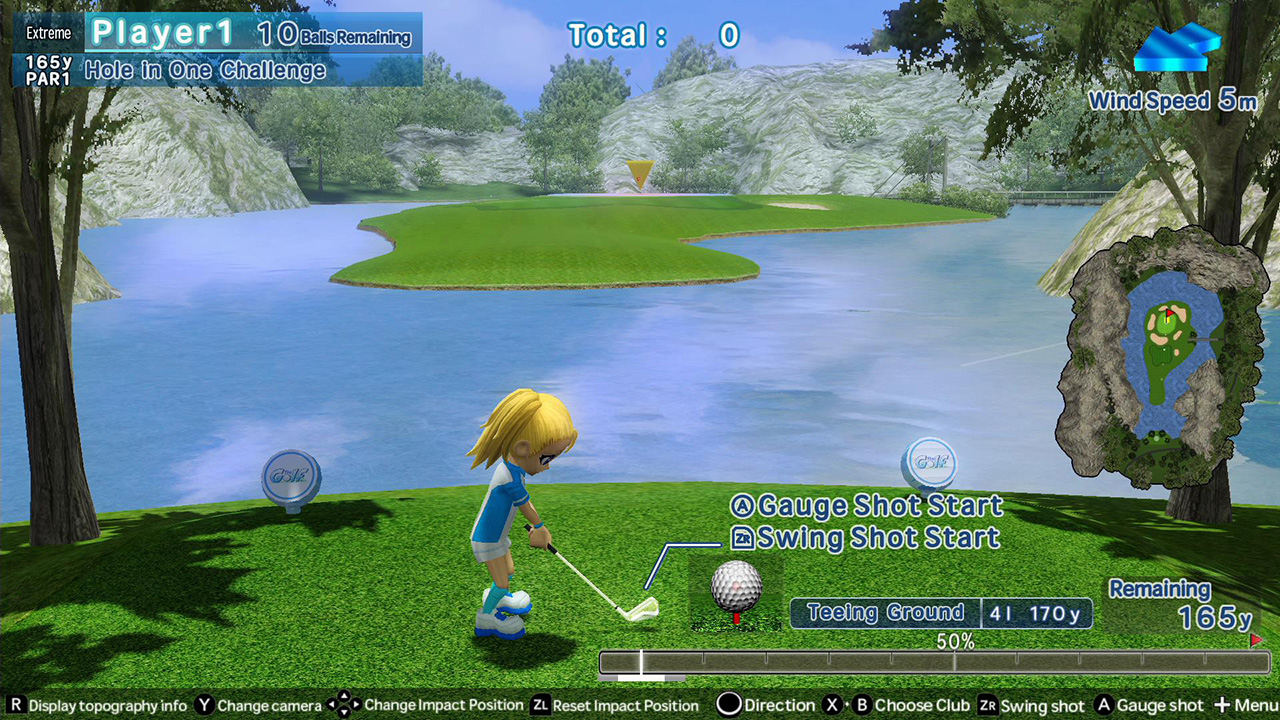This screenshot has width=1280, height=720.
Task: Click the A Gauge shot icon in the bottom bar
Action: point(1102,705)
